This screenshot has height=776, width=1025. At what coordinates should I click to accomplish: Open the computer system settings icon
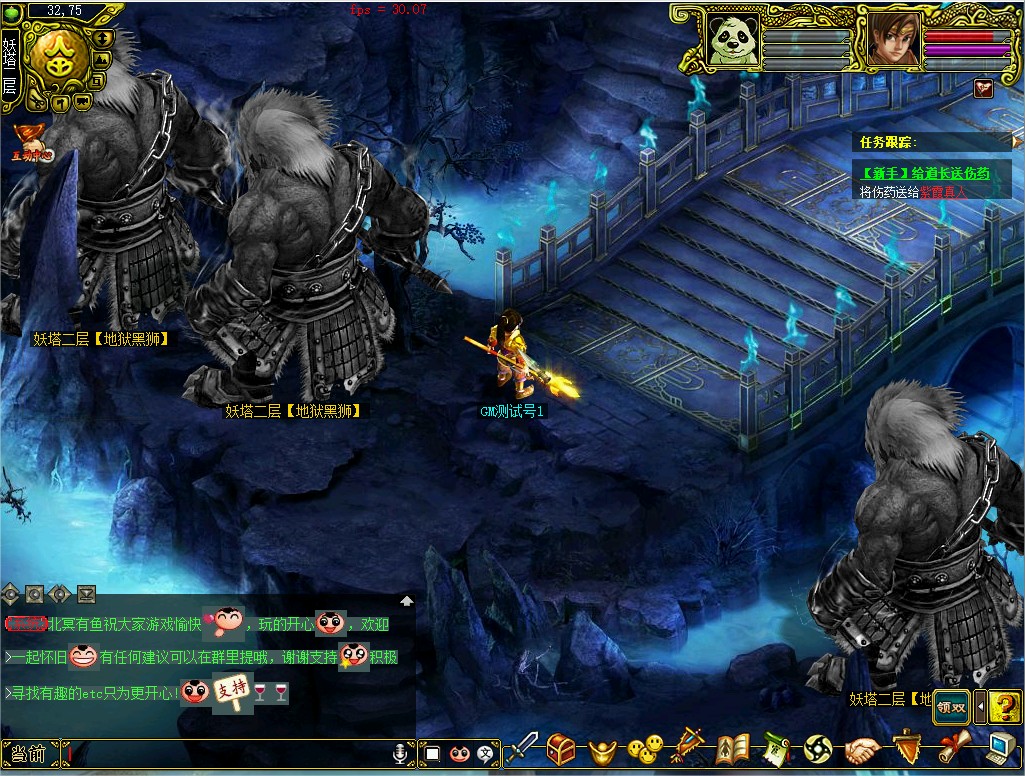[1001, 749]
